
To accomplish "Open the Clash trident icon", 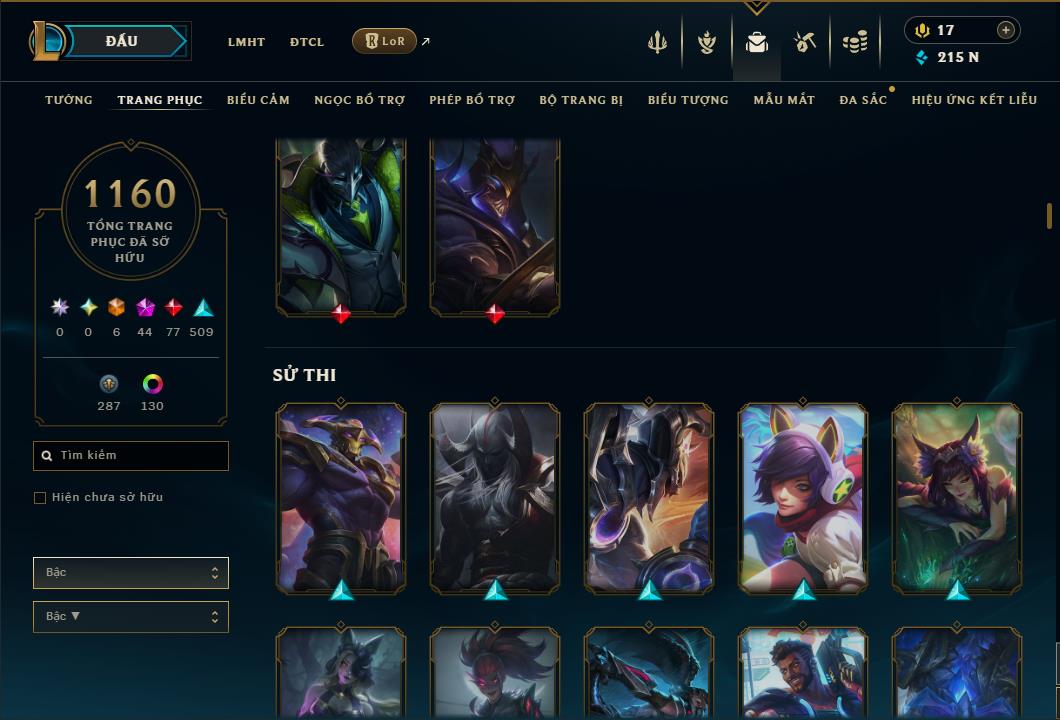I will (657, 42).
